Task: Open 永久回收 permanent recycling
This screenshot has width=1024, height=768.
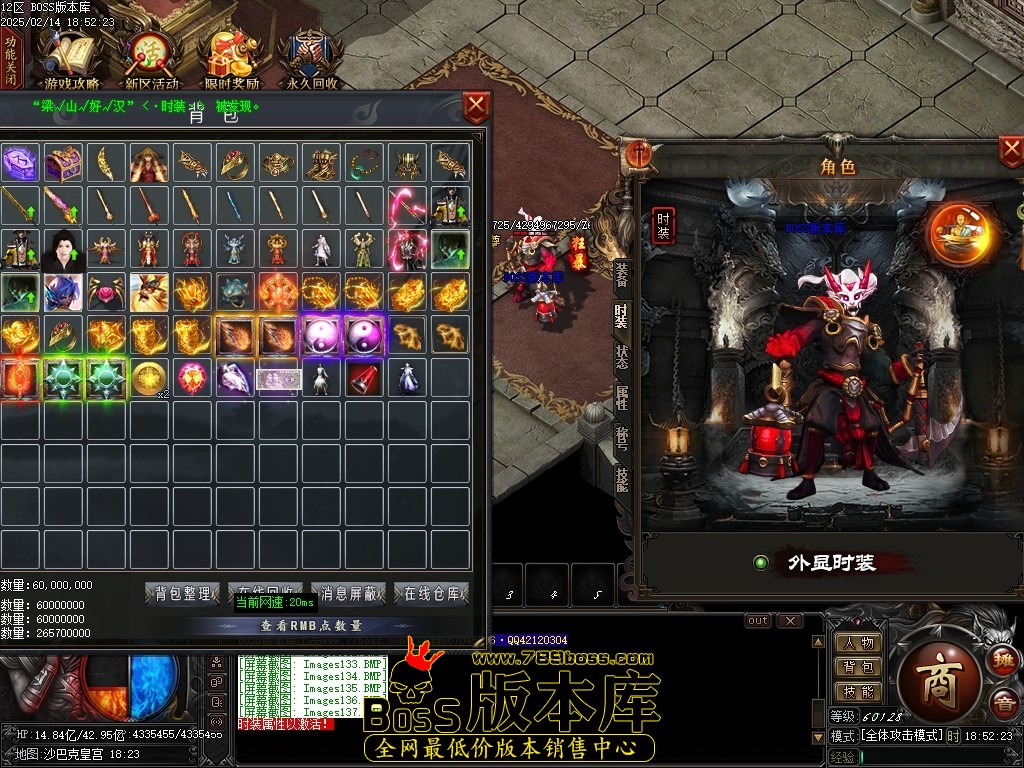Action: [x=311, y=62]
